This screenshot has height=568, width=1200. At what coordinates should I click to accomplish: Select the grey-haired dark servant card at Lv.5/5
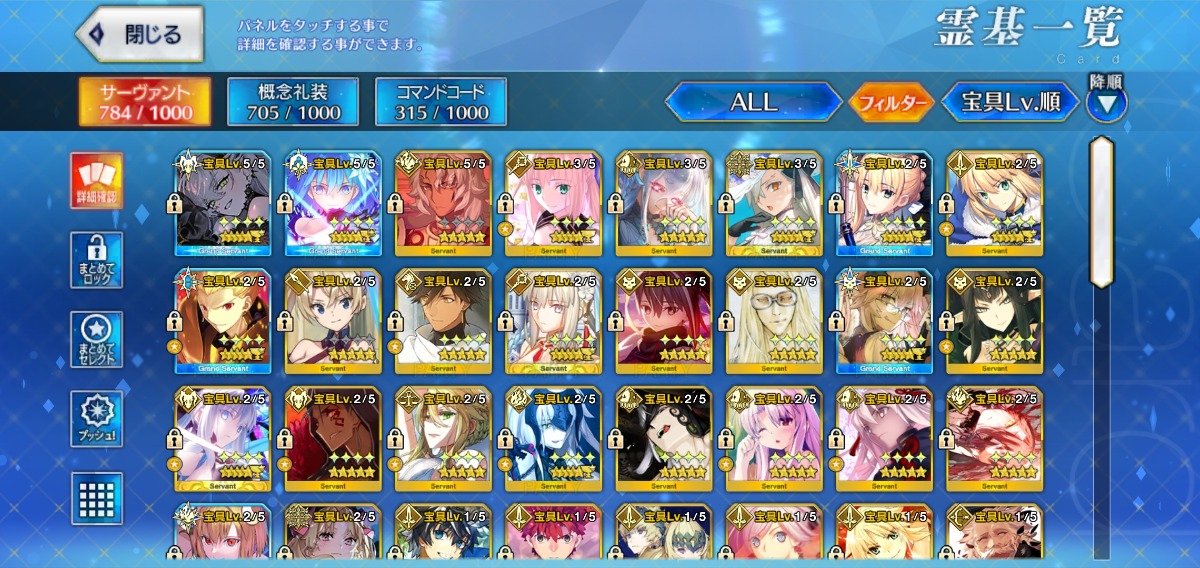coord(223,203)
